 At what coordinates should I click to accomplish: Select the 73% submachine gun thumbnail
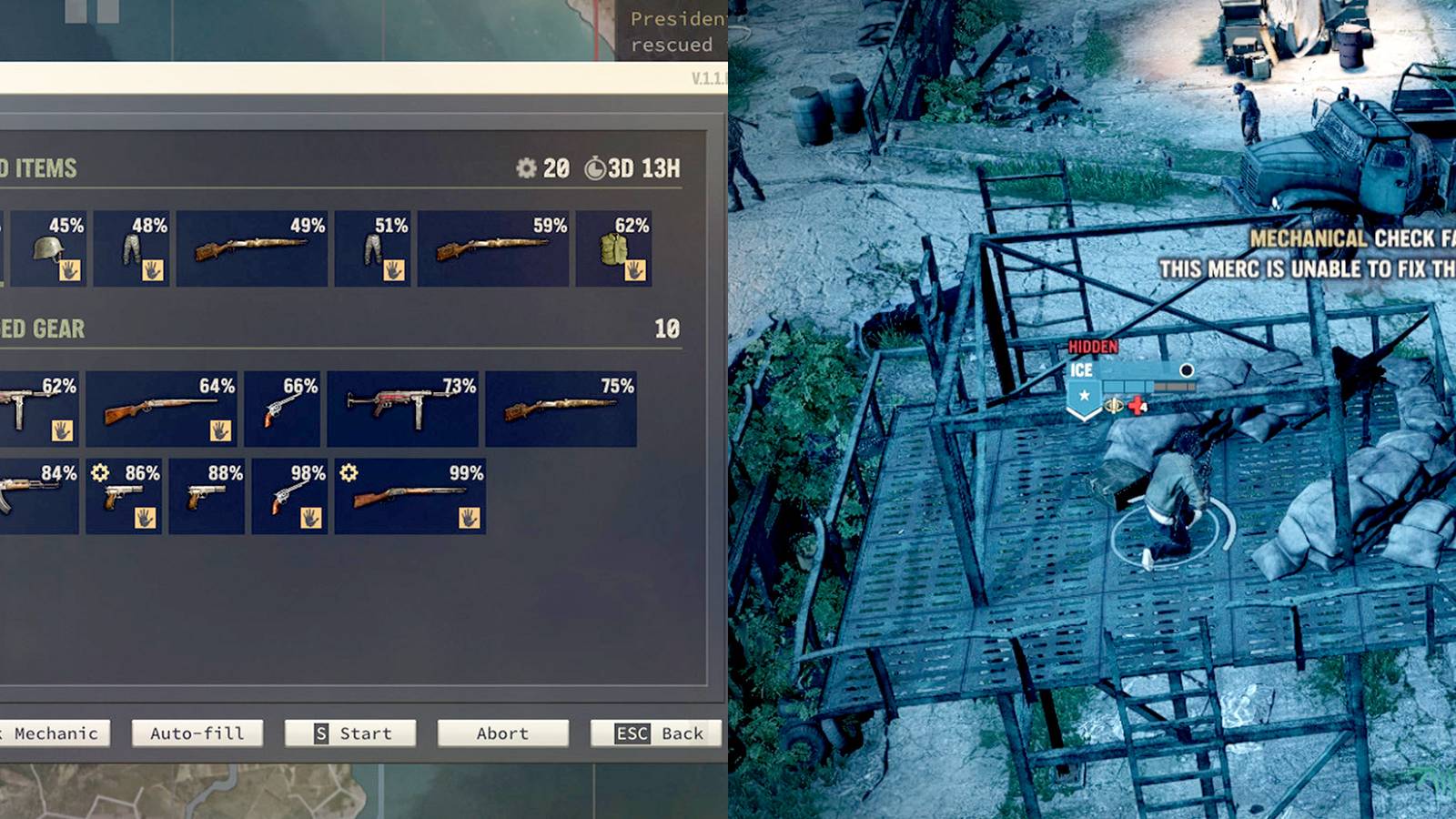[401, 407]
